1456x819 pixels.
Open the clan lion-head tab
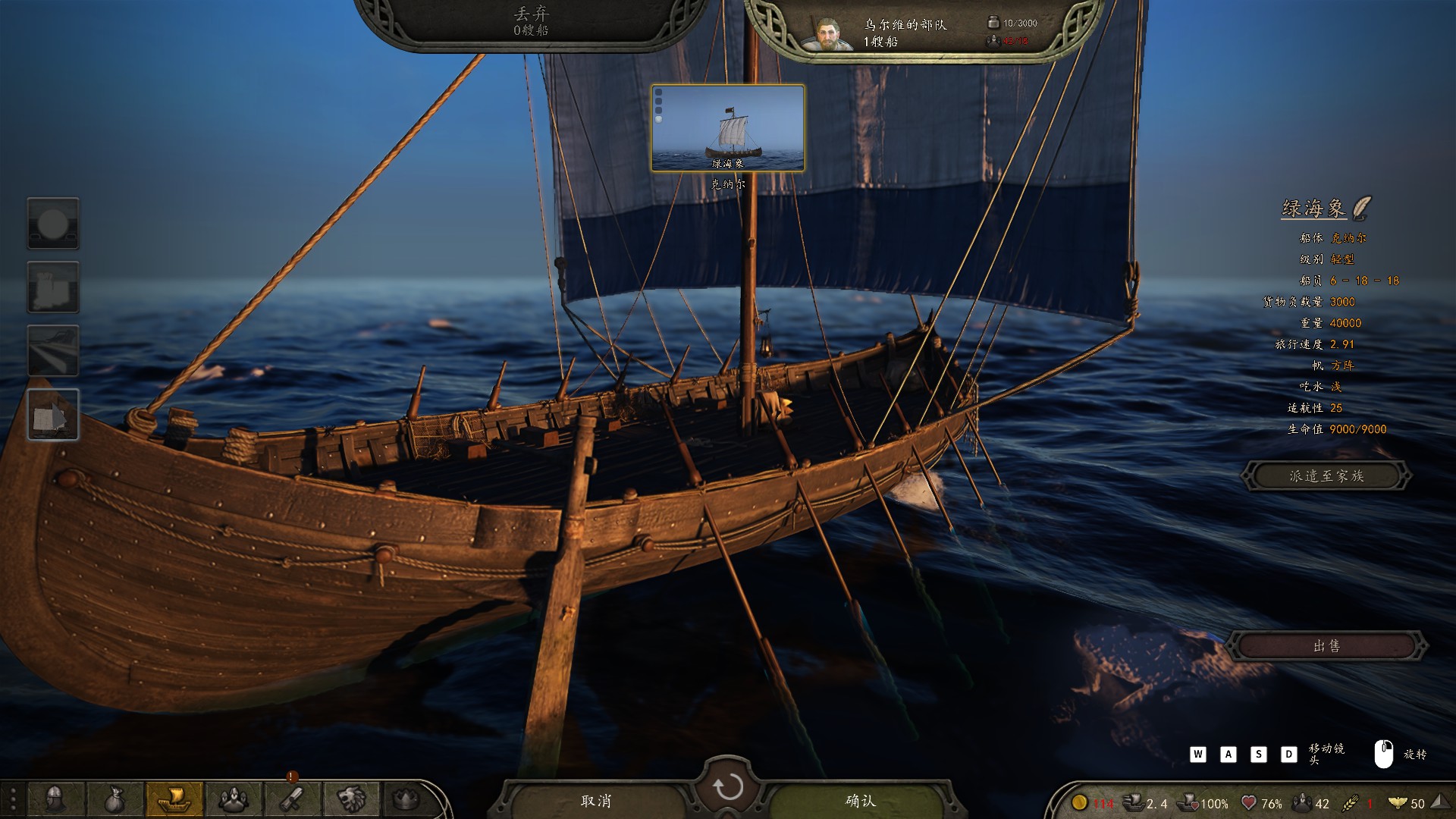pyautogui.click(x=351, y=799)
